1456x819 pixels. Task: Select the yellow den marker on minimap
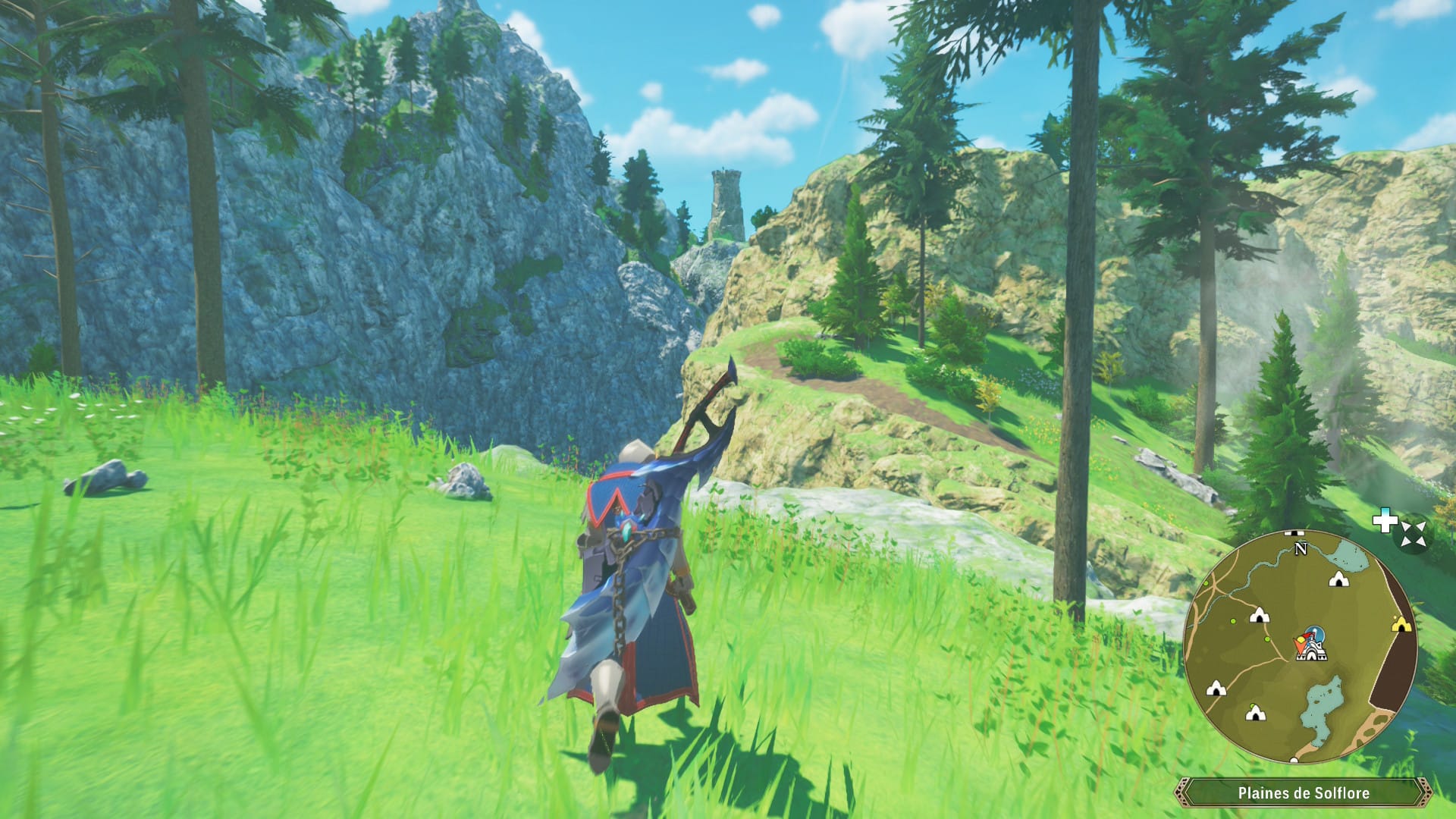(1401, 625)
